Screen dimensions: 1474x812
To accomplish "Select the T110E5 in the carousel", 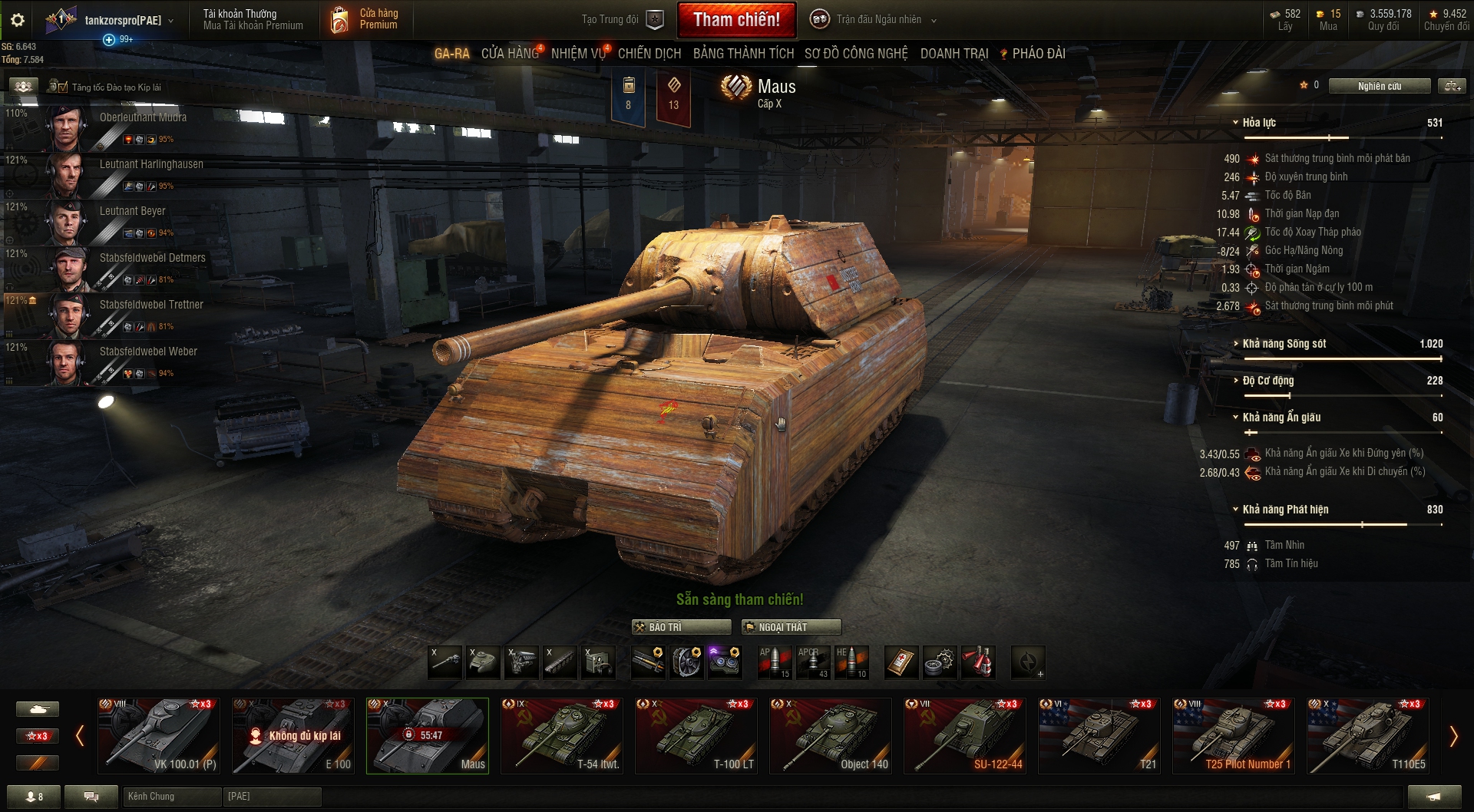I will 1367,735.
